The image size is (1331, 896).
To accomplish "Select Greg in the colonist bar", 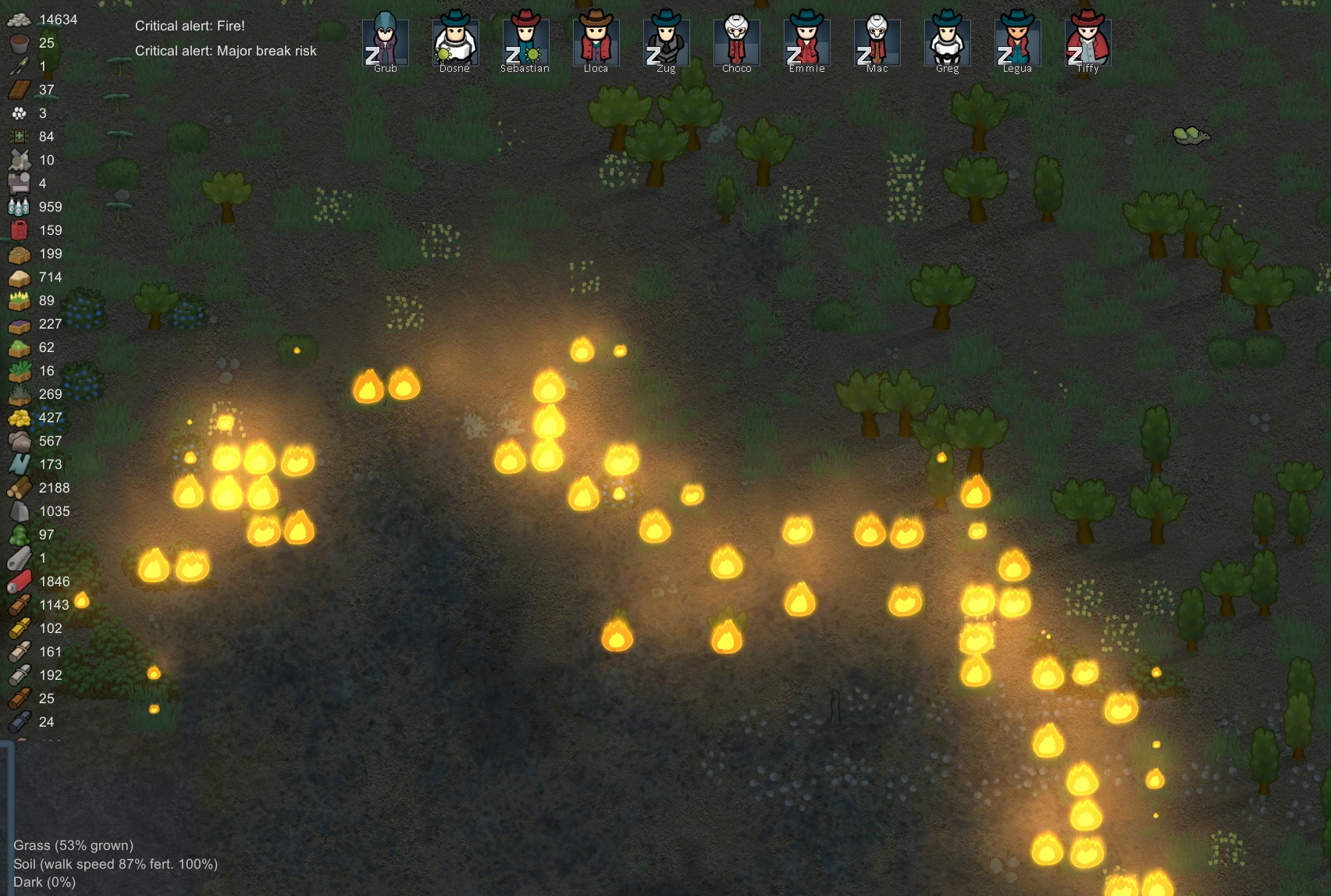I will pos(947,41).
